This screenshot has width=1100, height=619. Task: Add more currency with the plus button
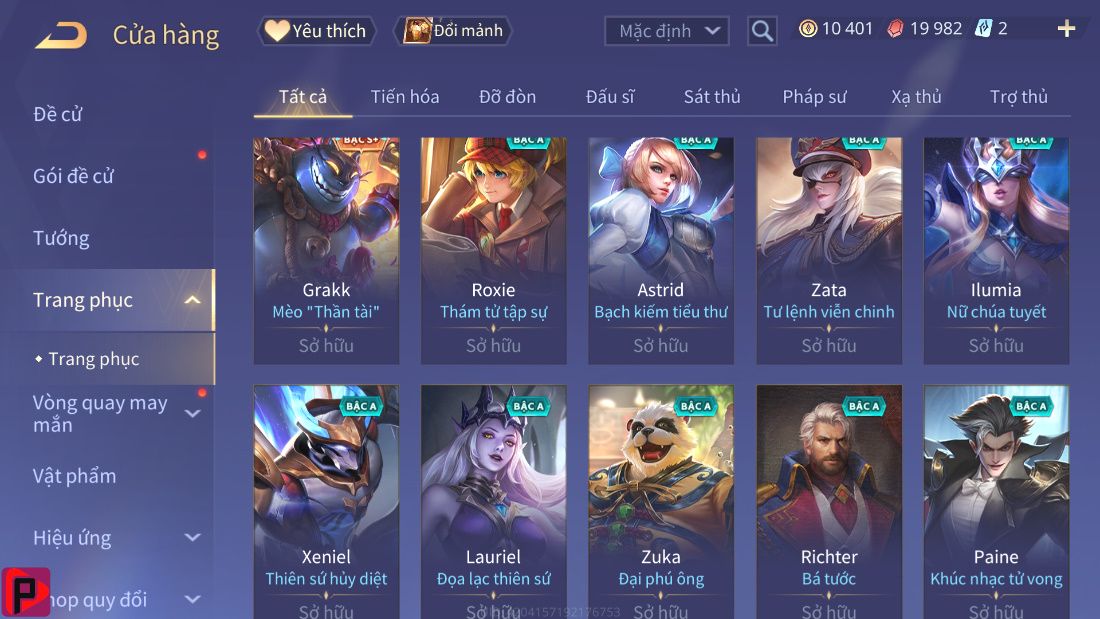[x=1066, y=29]
